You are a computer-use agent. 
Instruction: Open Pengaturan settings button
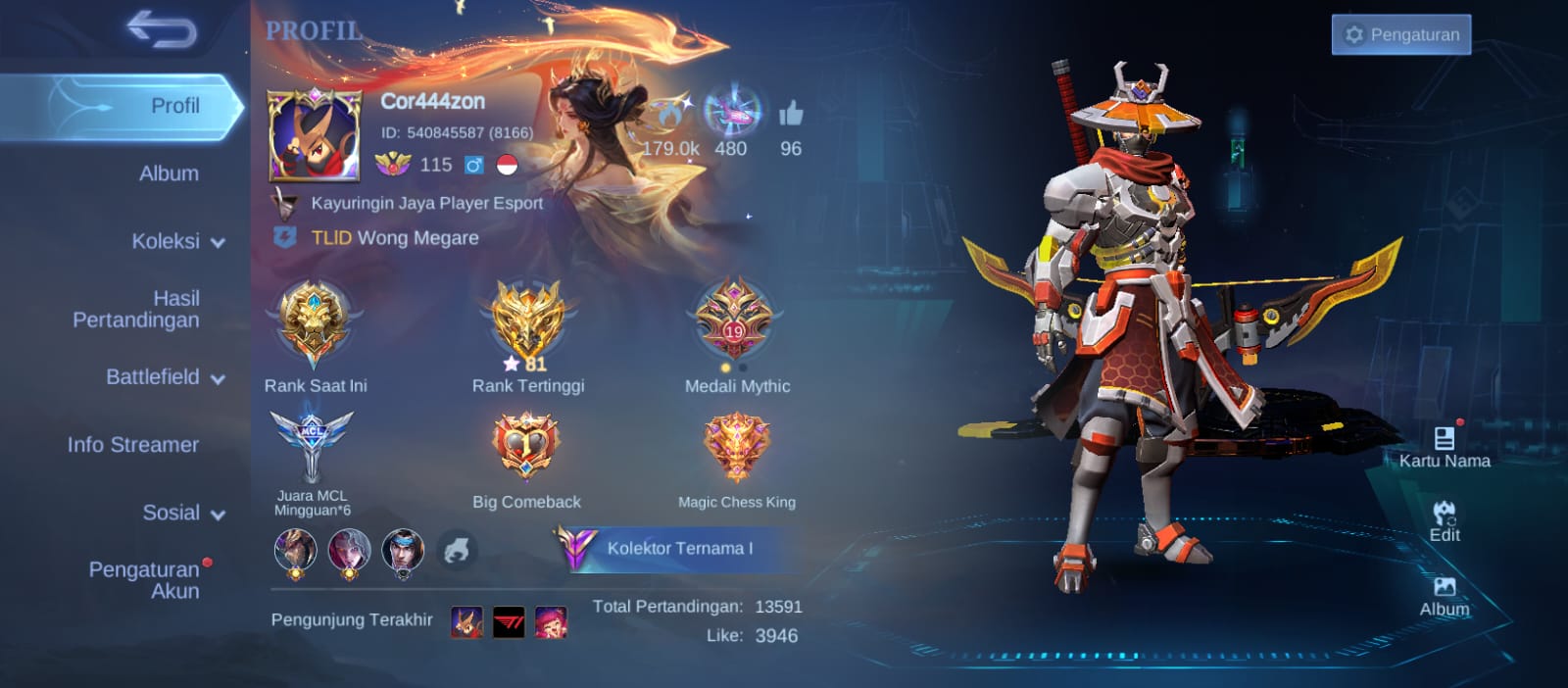[x=1400, y=34]
